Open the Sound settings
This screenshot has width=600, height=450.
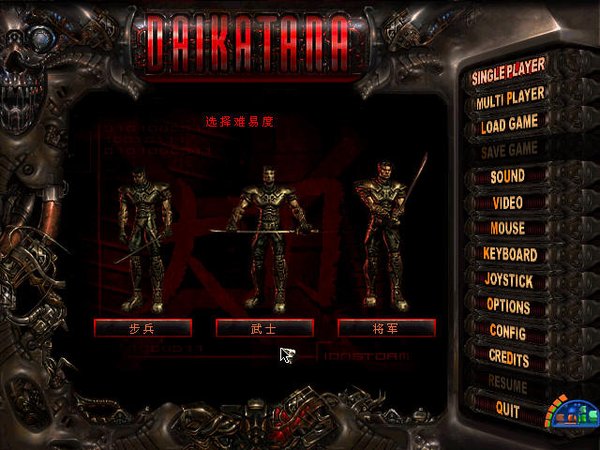tap(508, 176)
